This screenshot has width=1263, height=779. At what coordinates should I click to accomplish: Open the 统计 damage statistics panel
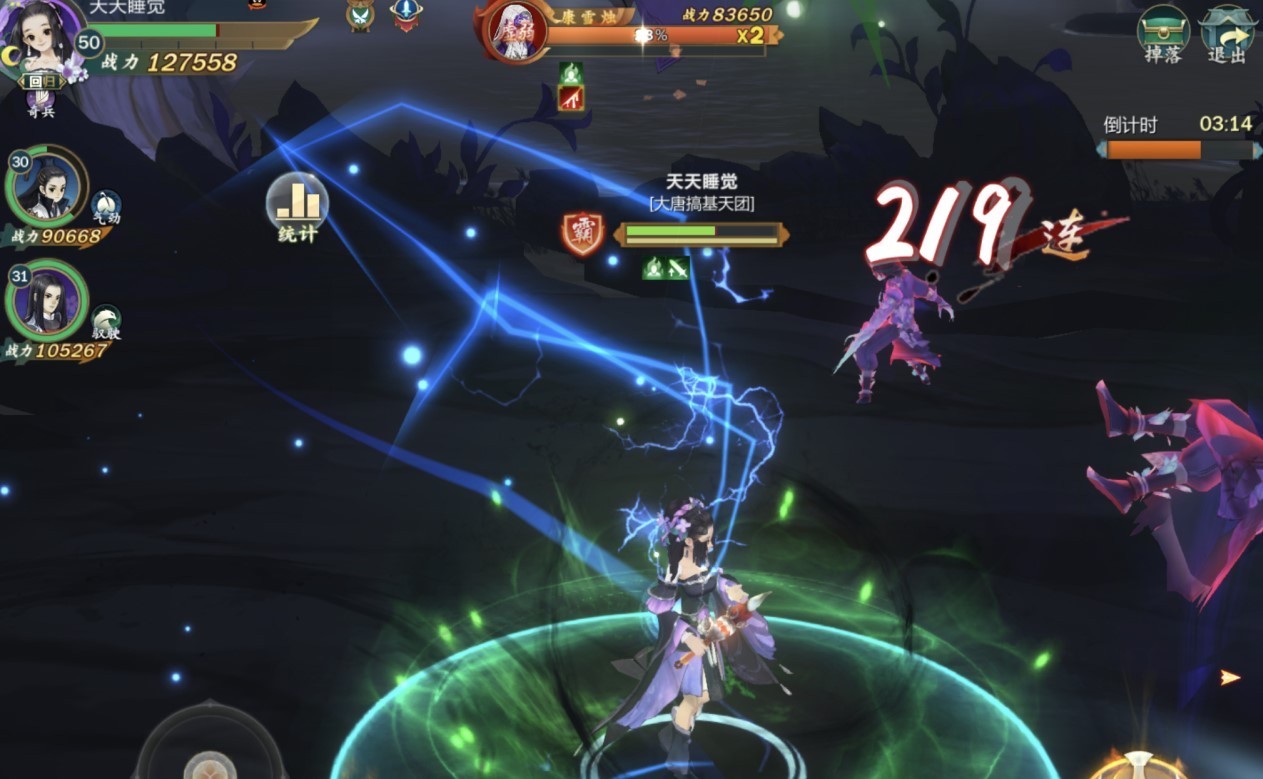[x=297, y=206]
